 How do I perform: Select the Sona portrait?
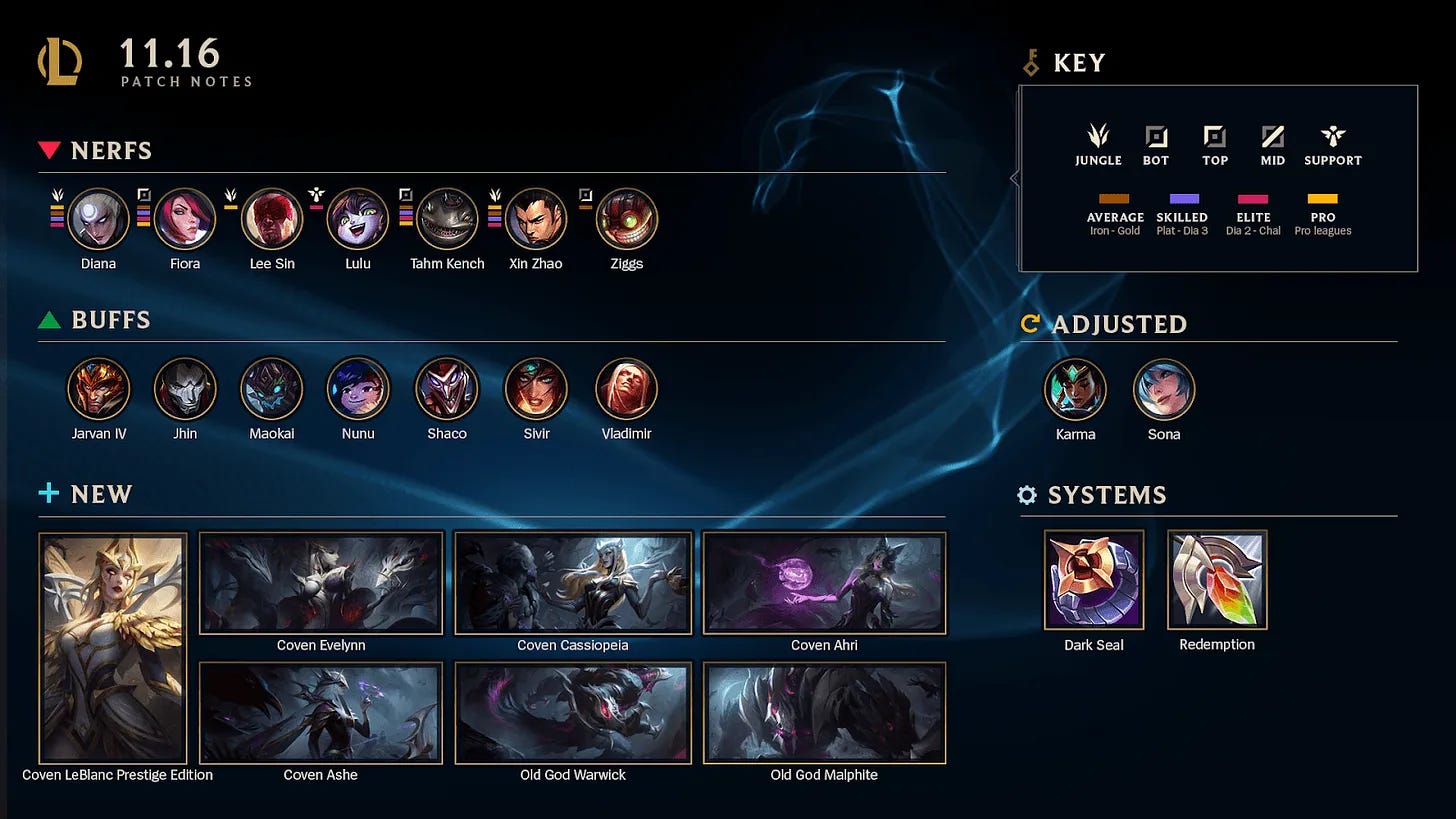pos(1164,389)
